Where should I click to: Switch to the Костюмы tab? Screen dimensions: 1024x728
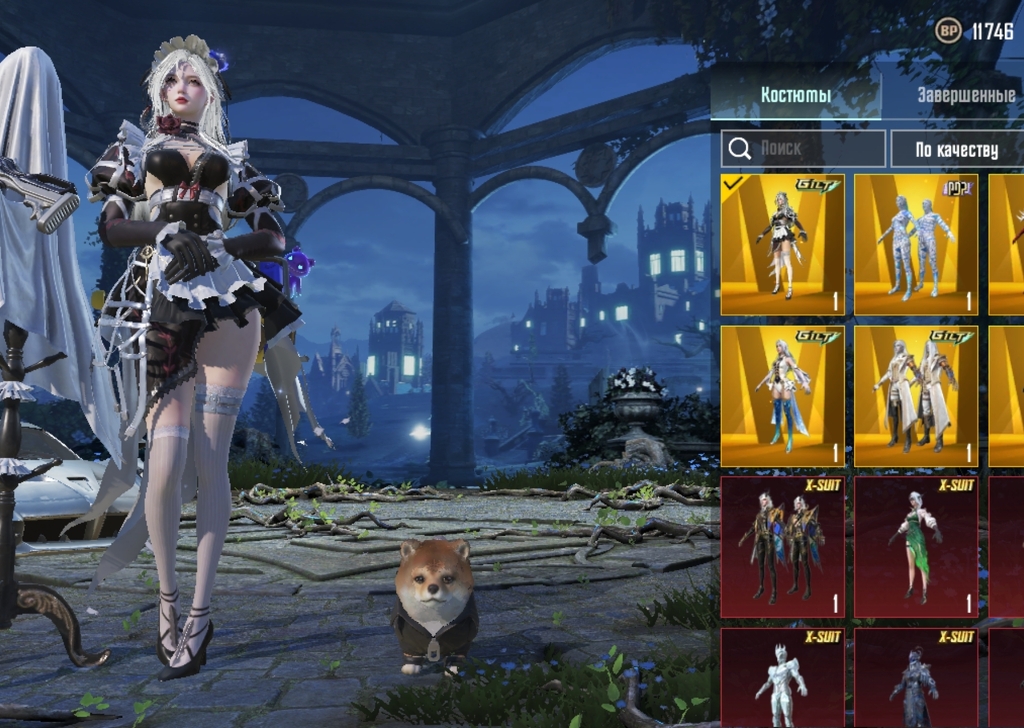pos(795,96)
